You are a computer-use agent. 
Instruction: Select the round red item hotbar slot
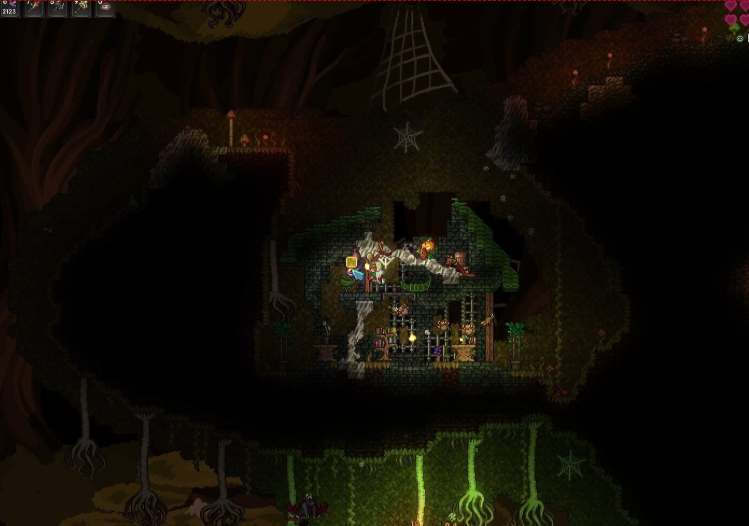point(105,8)
